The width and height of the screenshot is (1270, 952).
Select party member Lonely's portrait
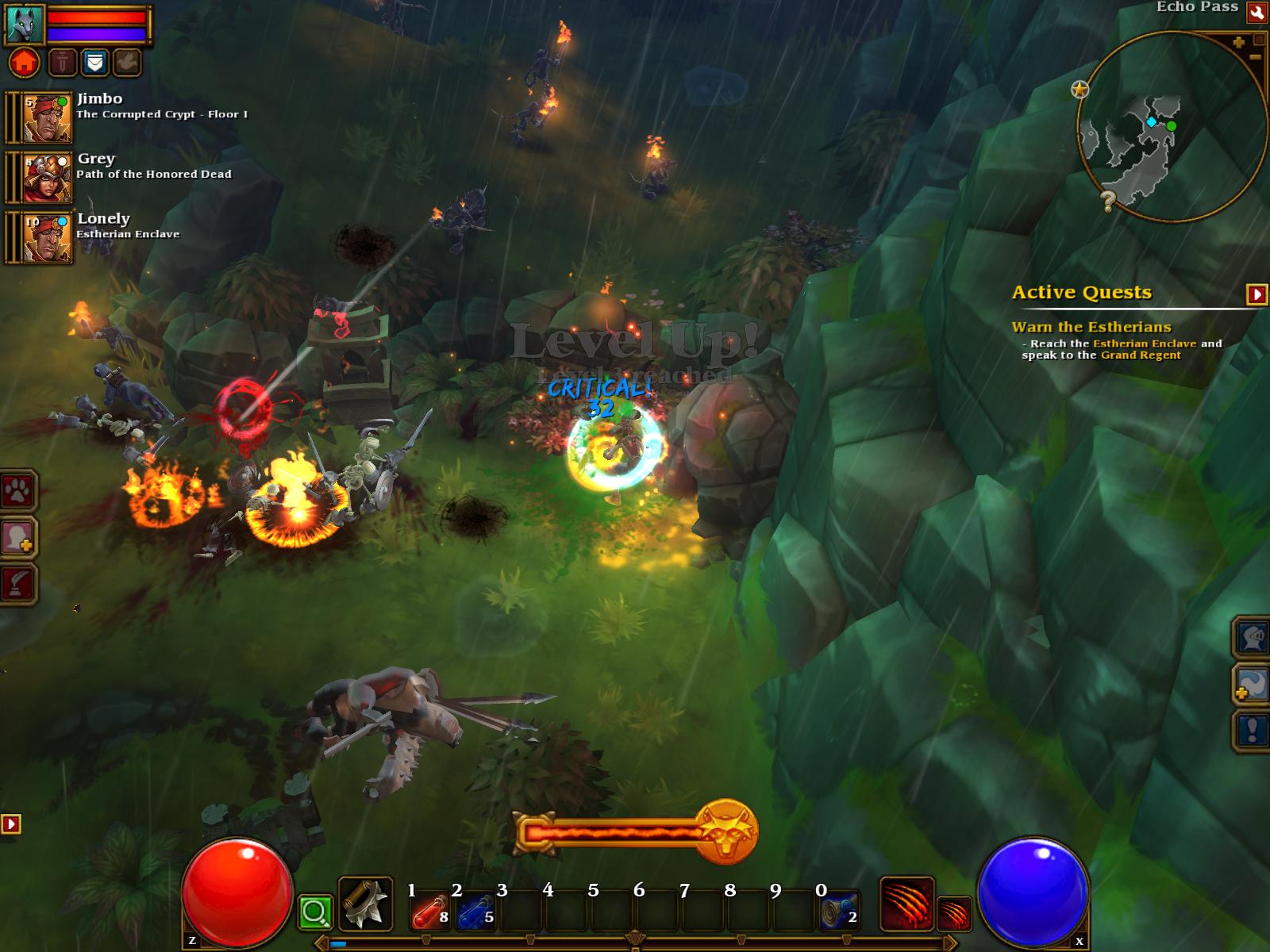(x=47, y=237)
